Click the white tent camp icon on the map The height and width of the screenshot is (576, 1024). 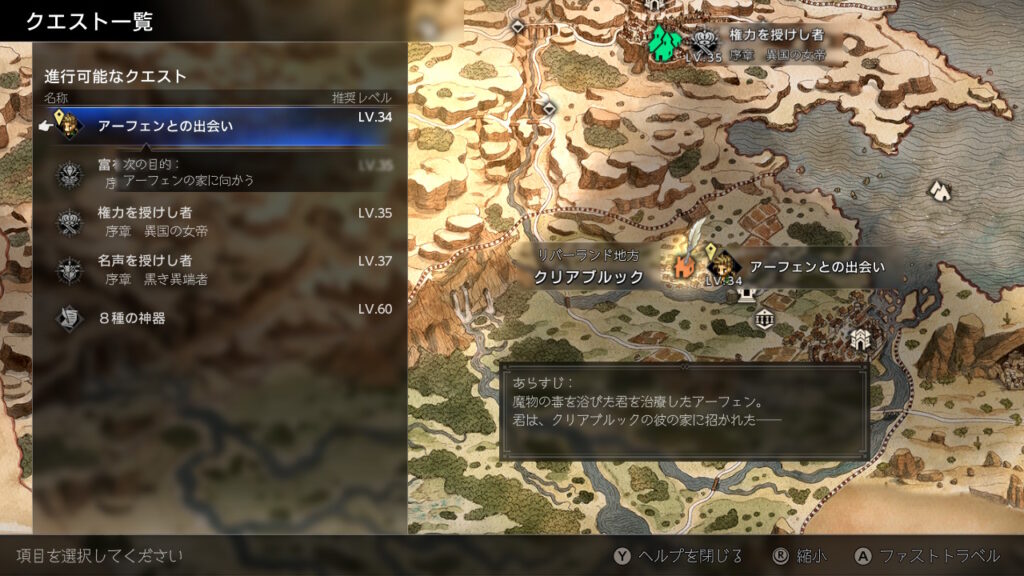[x=938, y=188]
